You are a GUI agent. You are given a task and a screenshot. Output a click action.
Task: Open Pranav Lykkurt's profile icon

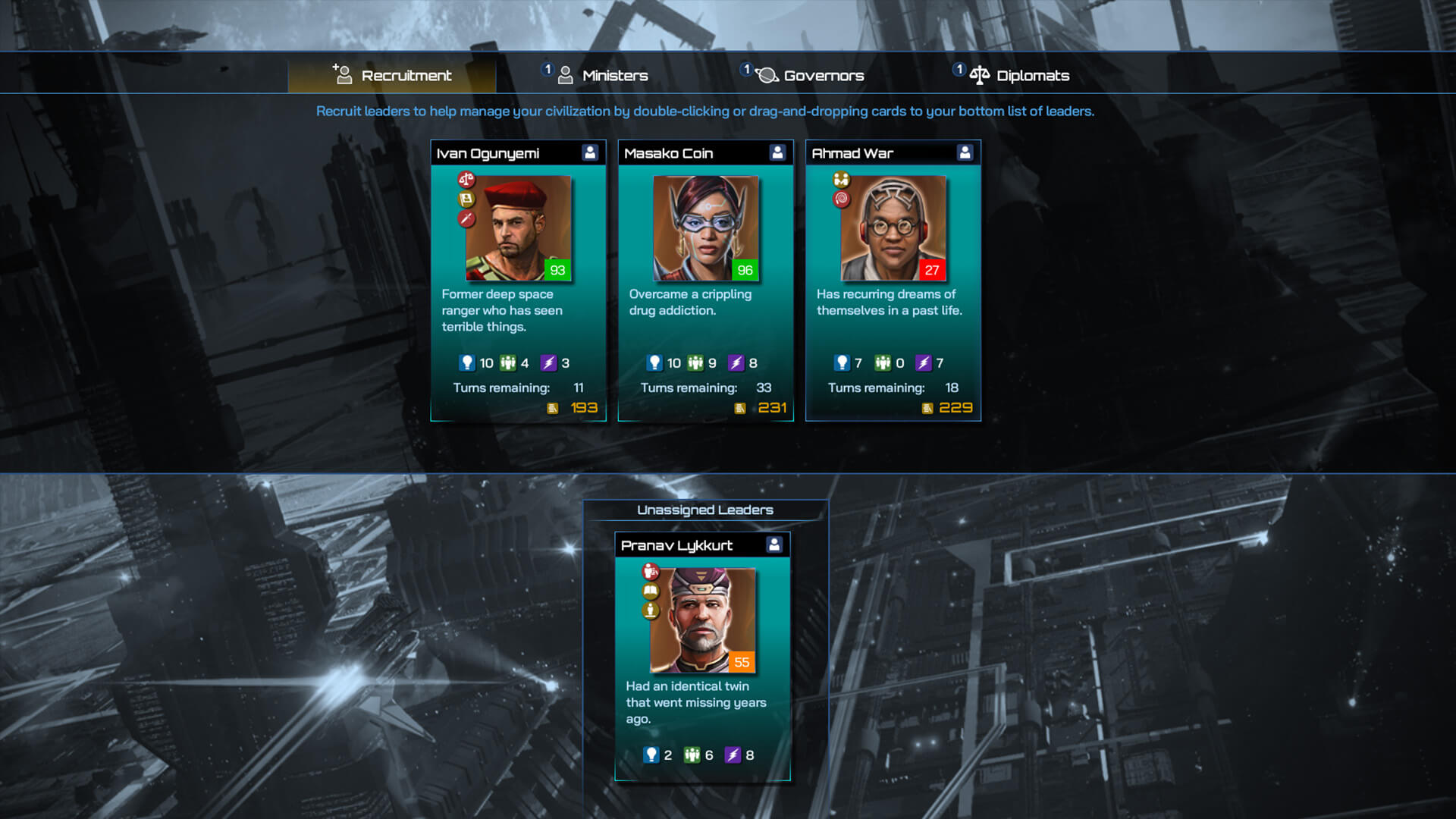tap(774, 544)
